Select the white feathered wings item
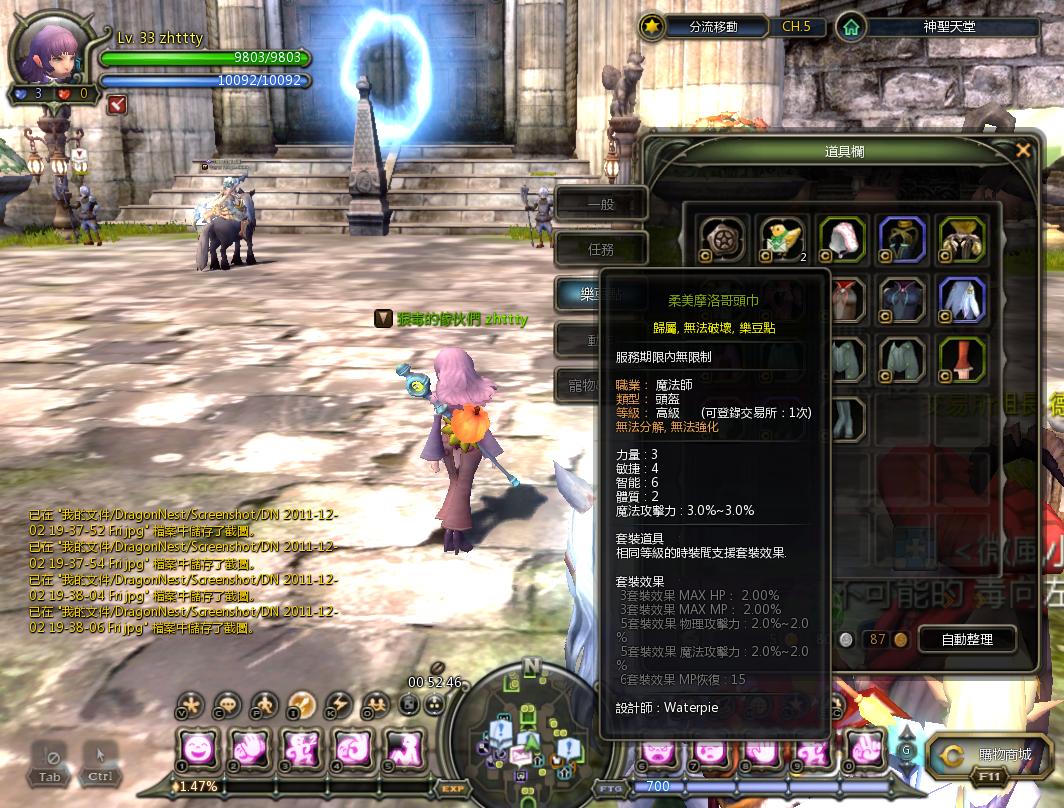Viewport: 1064px width, 808px height. (x=962, y=298)
